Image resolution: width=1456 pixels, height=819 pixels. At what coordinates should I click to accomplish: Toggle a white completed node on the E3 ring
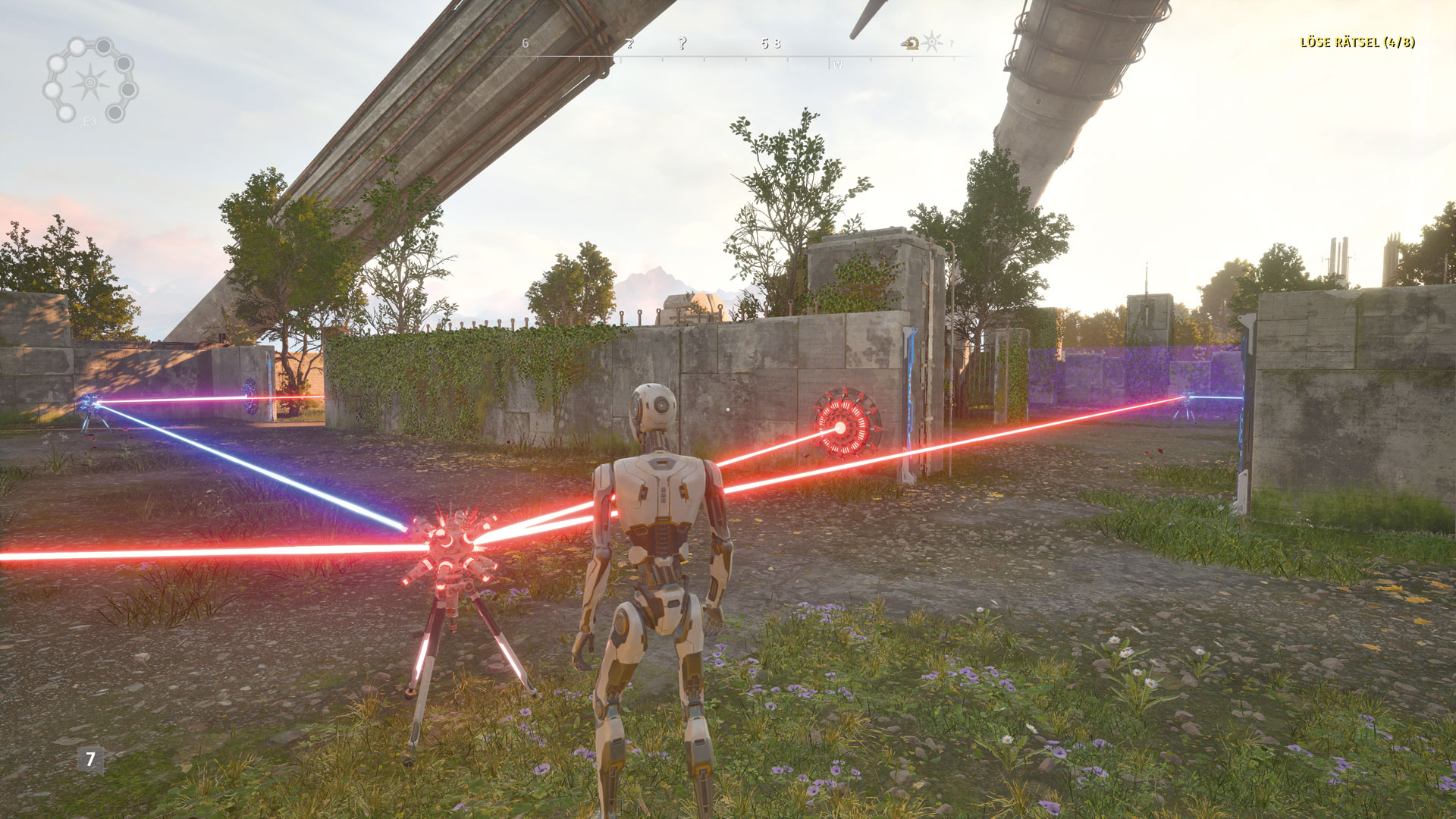(x=77, y=46)
